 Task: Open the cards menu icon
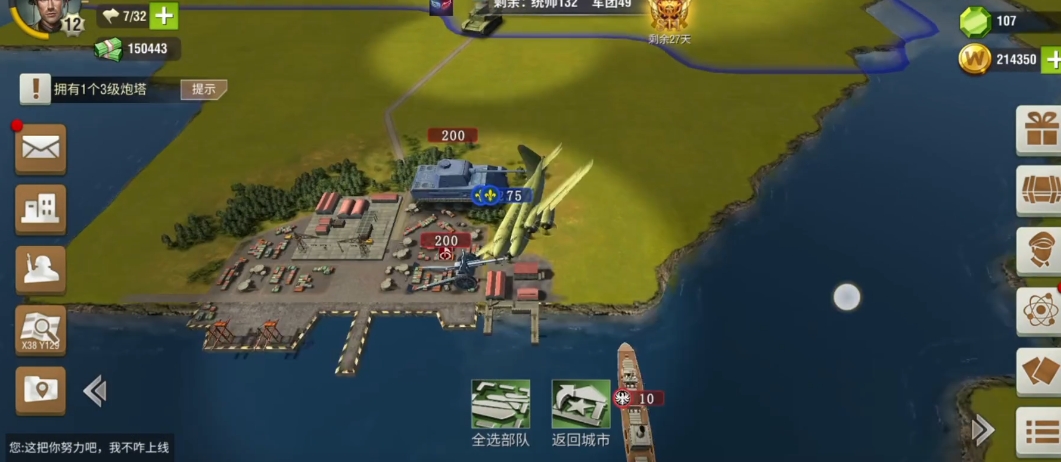click(1040, 370)
